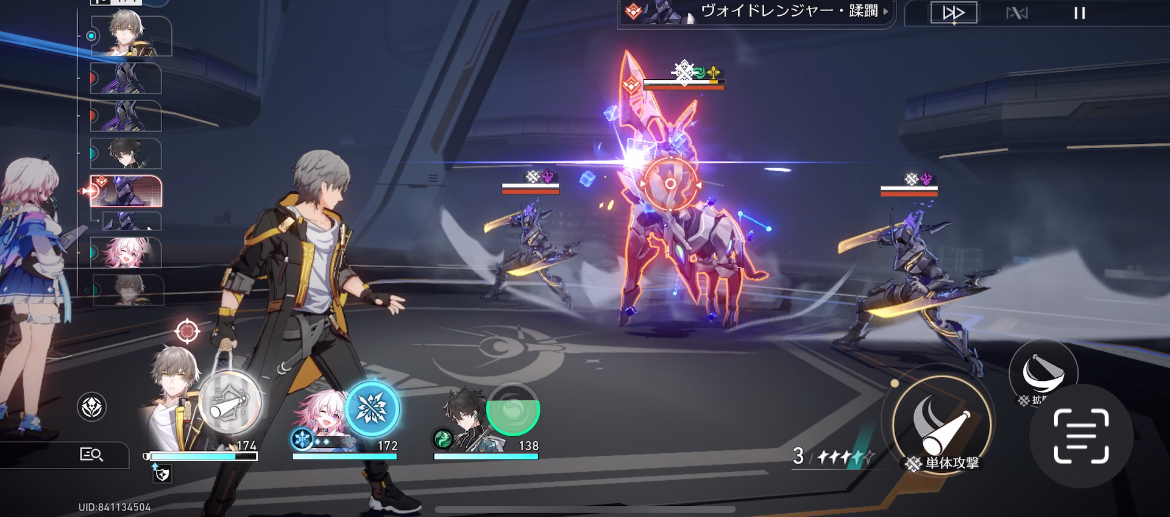Toggle the double-speed battle button

pos(953,13)
